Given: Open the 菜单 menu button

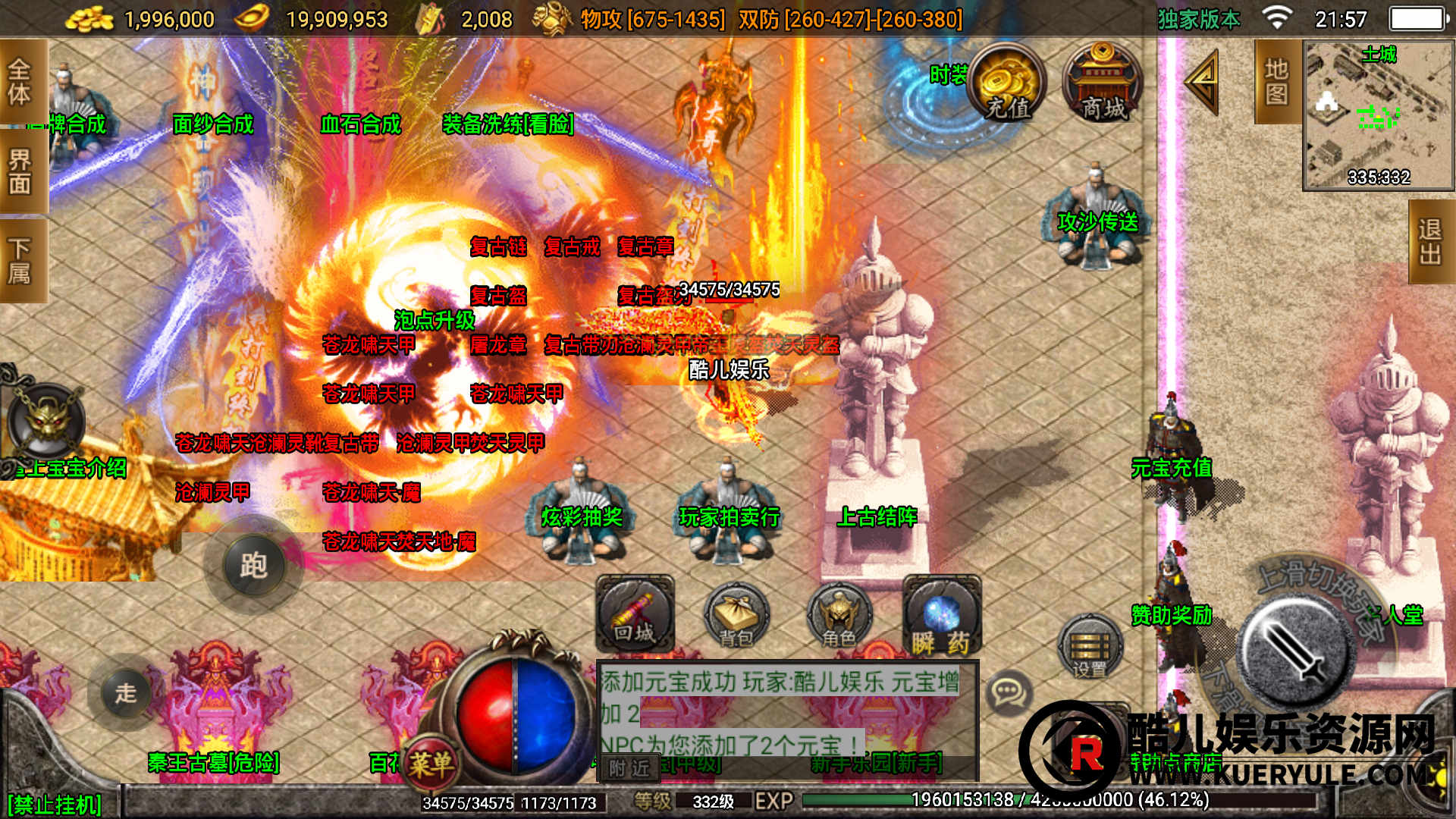Looking at the screenshot, I should click(431, 763).
